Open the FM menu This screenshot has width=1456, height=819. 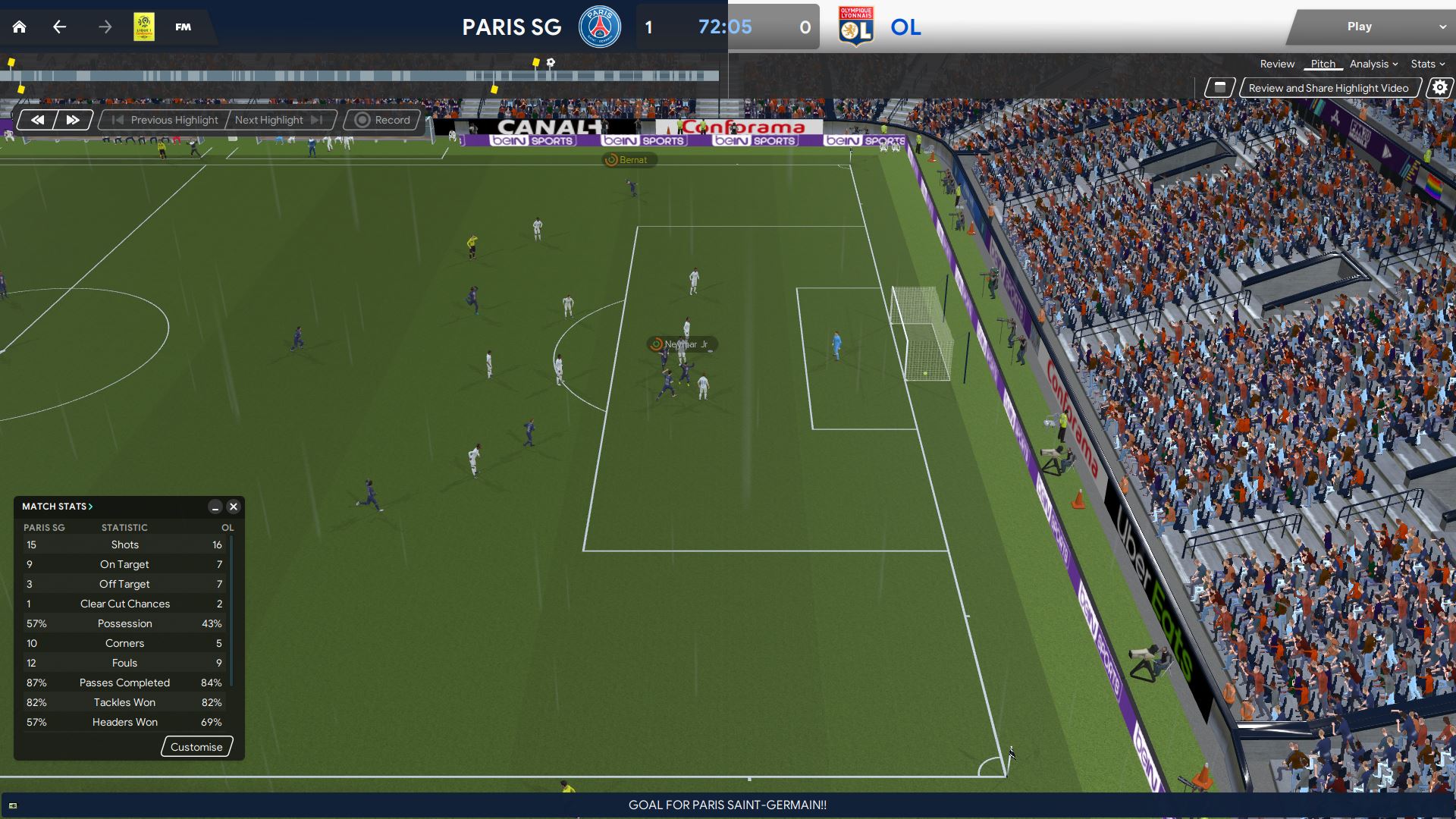183,27
